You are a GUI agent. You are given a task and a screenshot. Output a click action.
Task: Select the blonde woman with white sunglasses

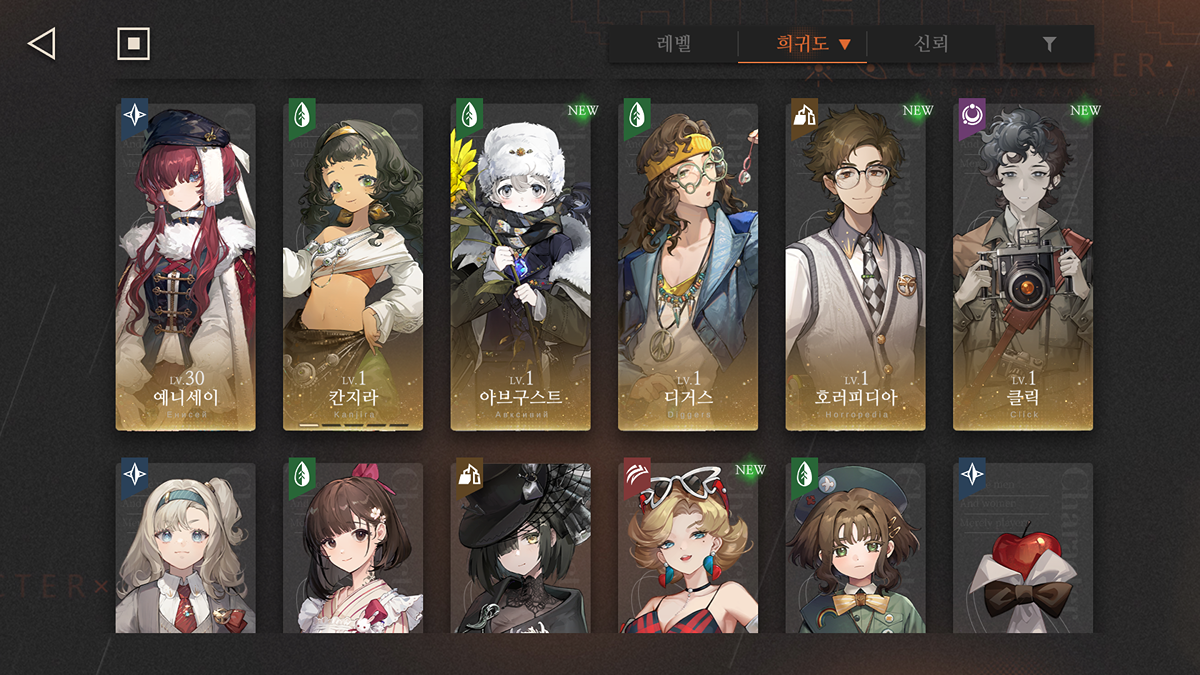click(x=688, y=548)
